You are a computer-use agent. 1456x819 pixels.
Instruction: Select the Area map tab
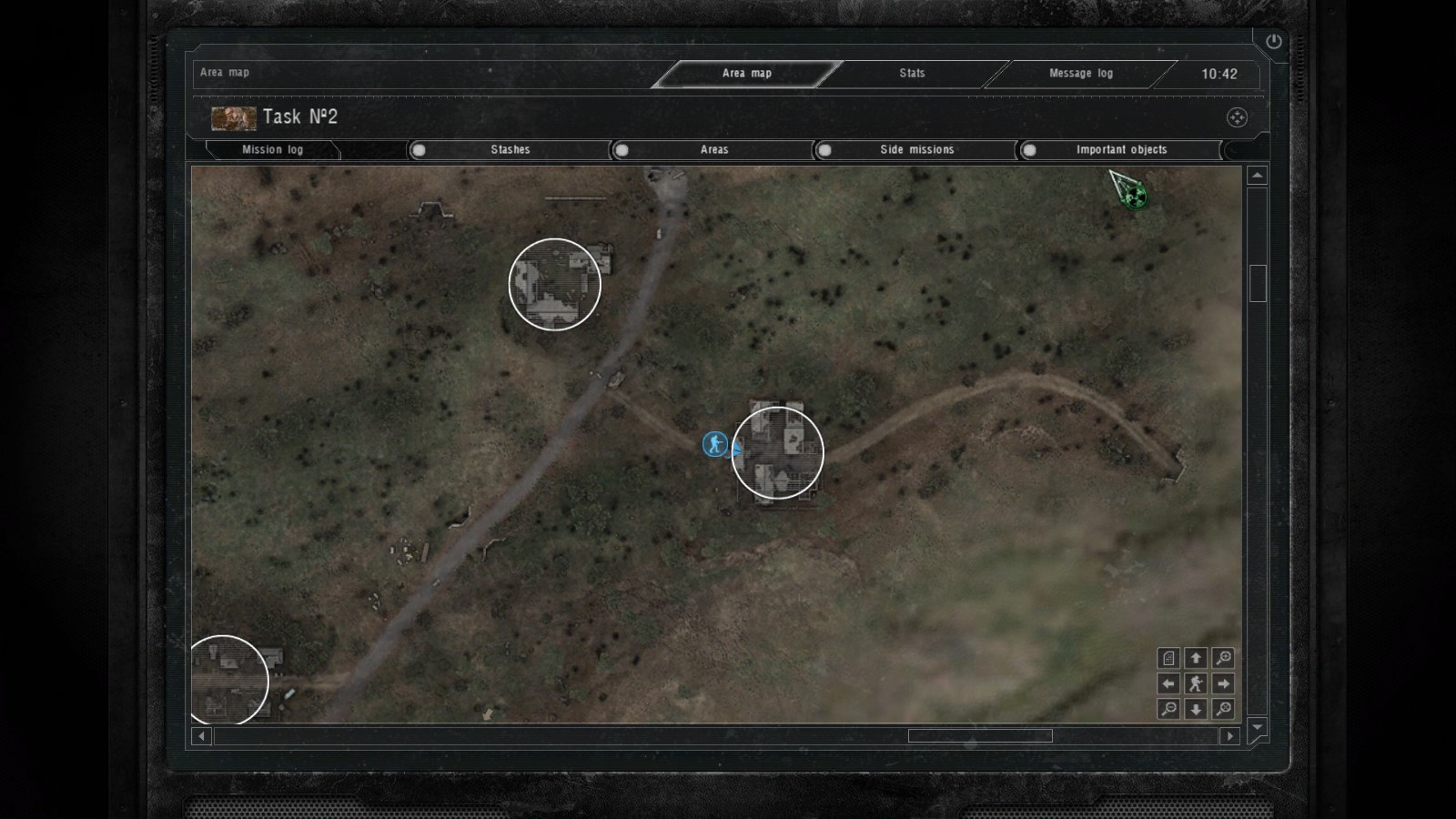pyautogui.click(x=746, y=73)
